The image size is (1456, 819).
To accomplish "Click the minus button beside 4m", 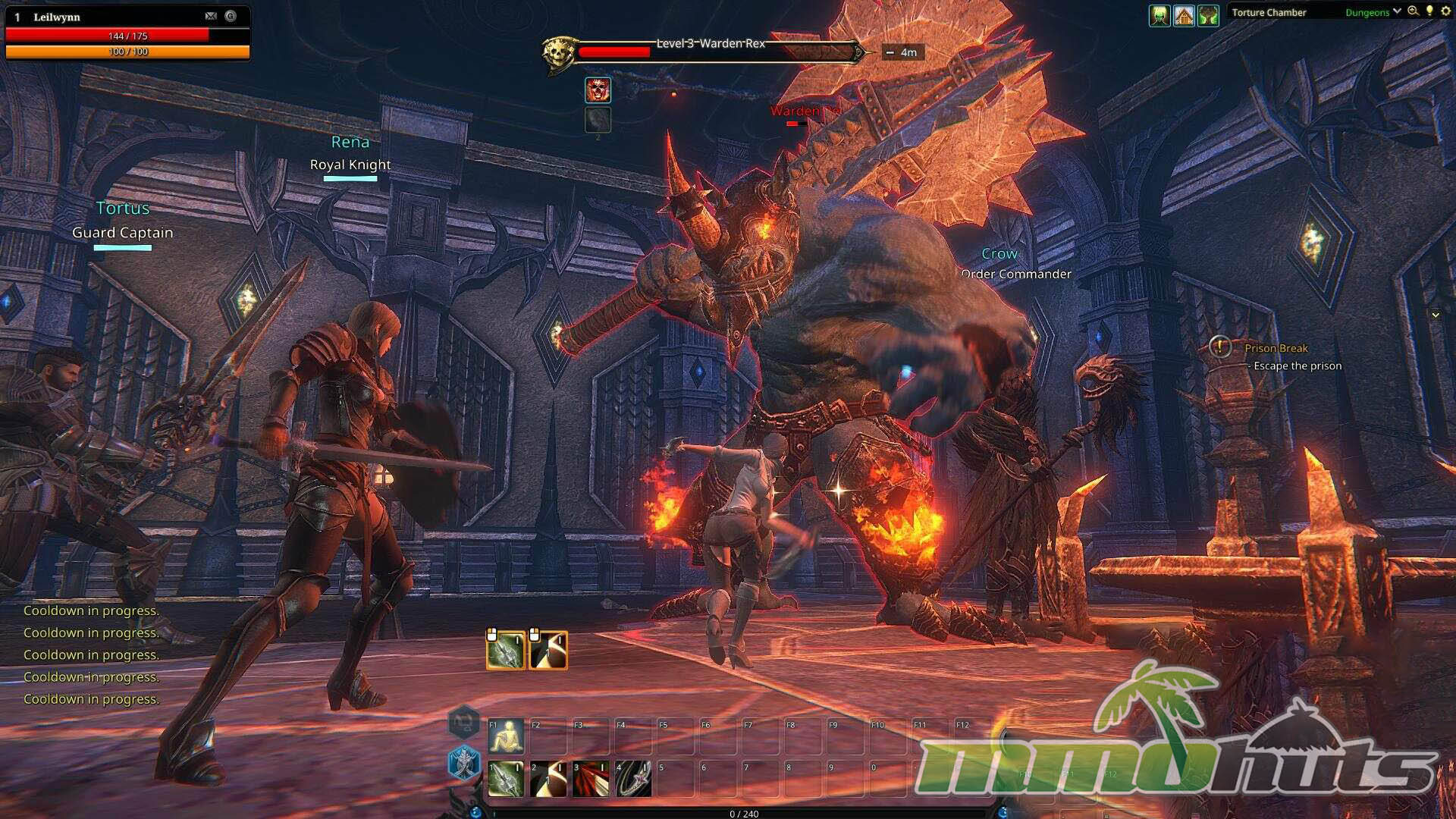I will pos(890,52).
